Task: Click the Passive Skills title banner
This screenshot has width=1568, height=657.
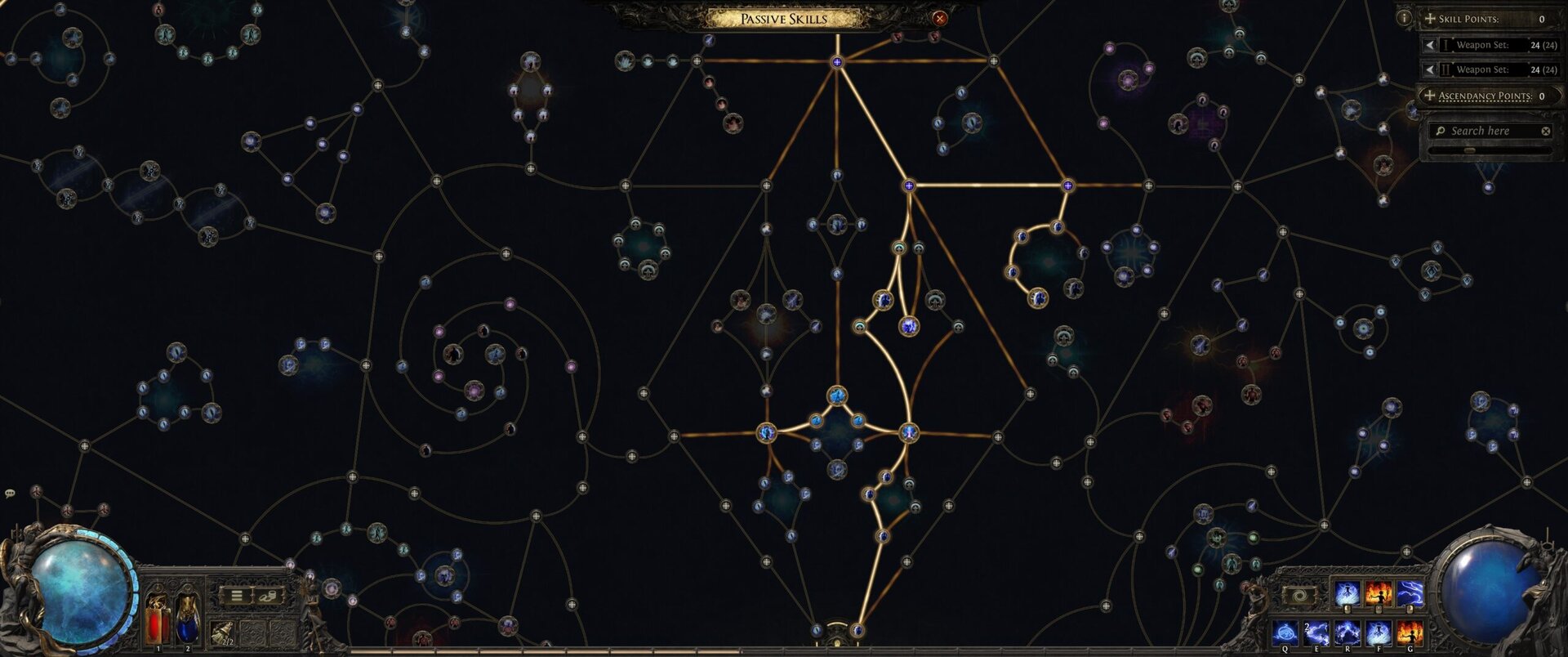Action: pos(782,18)
